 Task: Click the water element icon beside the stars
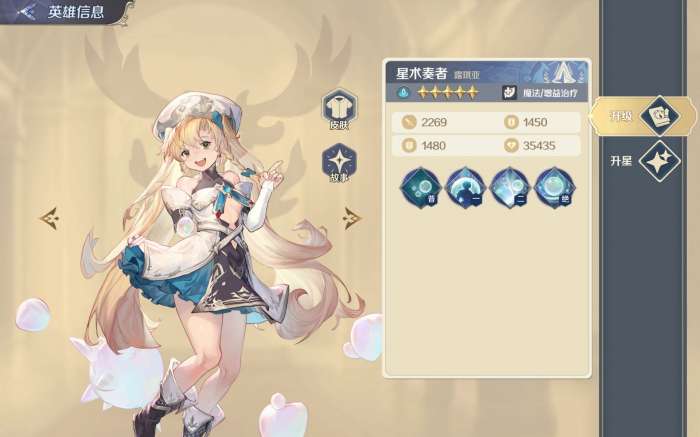pos(402,93)
